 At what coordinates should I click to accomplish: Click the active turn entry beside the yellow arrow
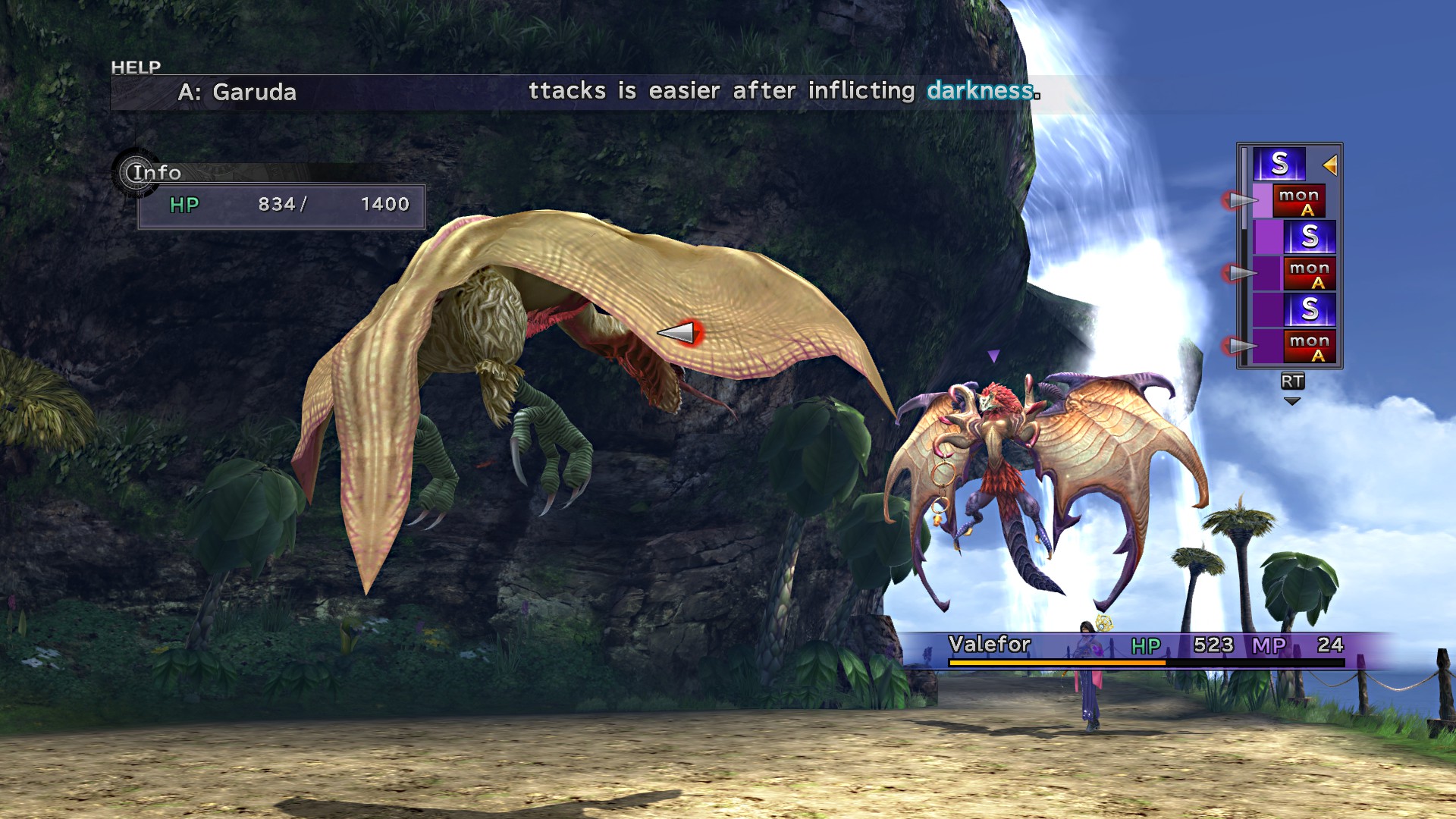point(1279,164)
